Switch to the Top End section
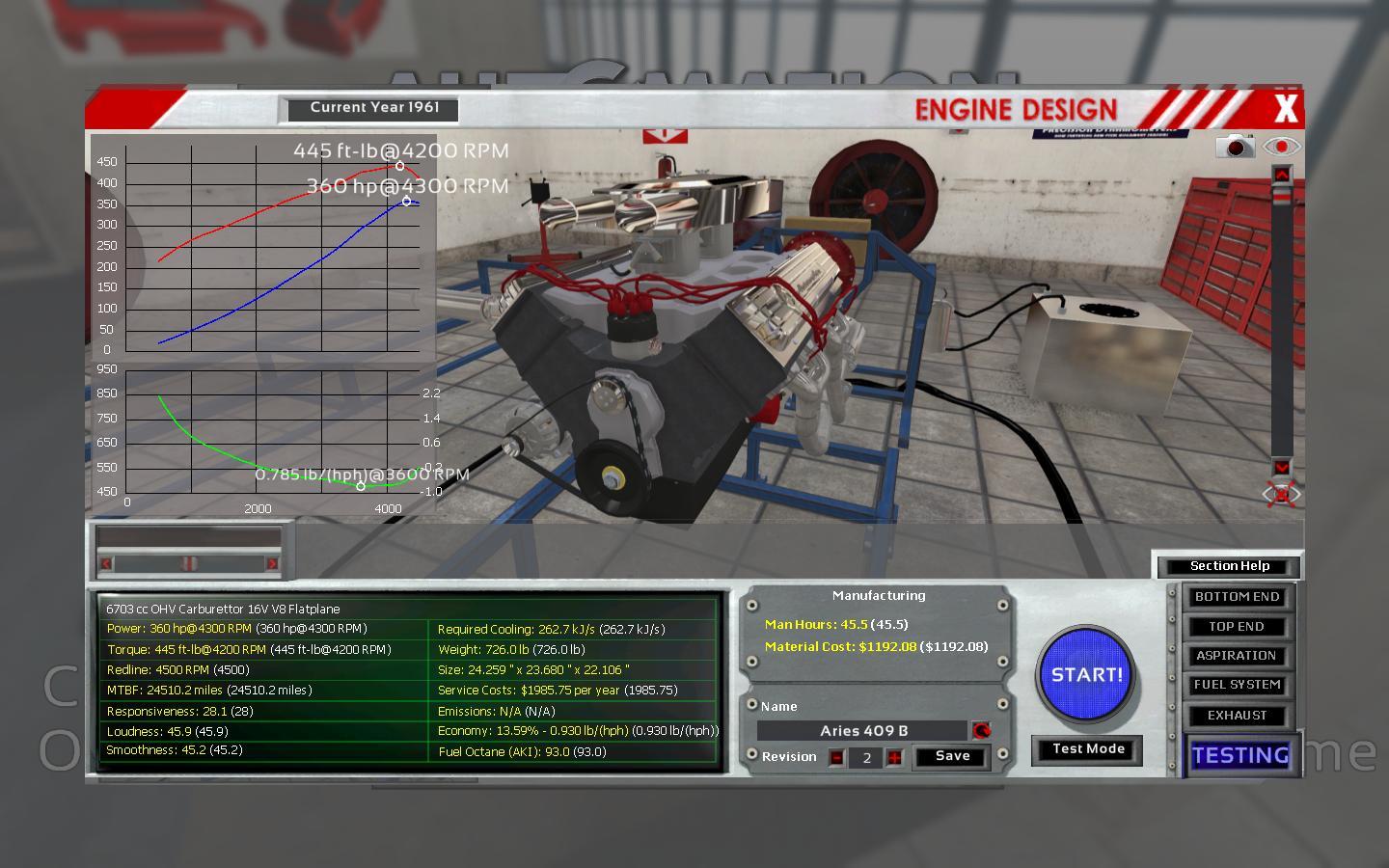1389x868 pixels. click(1237, 627)
